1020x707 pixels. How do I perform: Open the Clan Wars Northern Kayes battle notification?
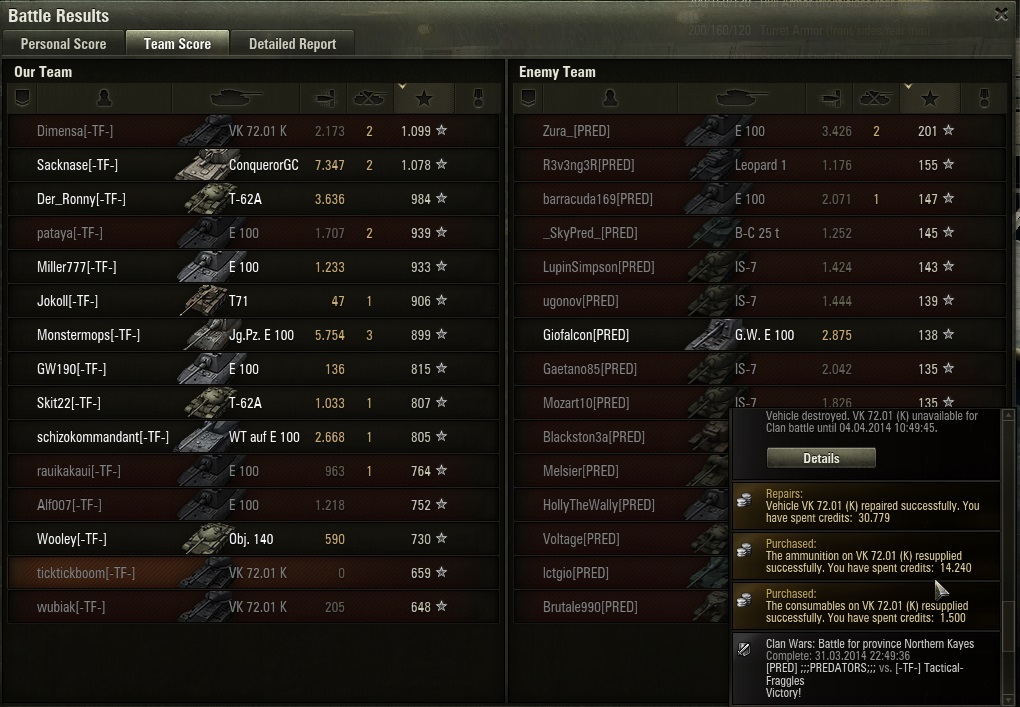[x=865, y=668]
